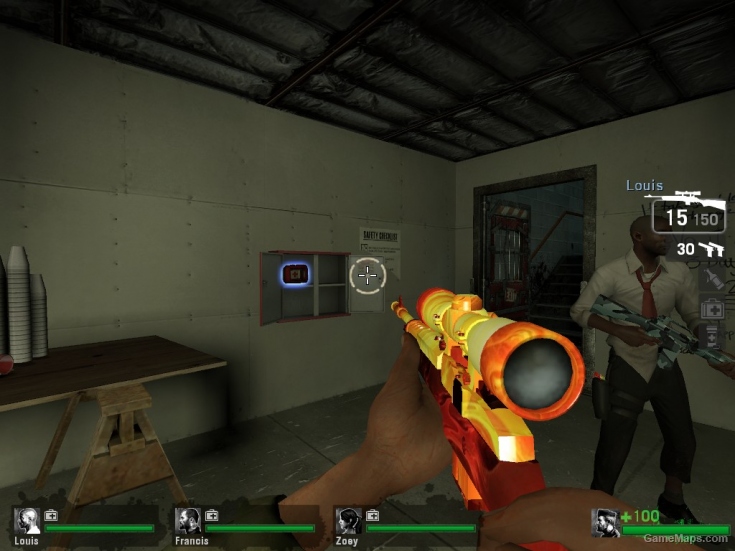Choose the first aid kit slot

(712, 309)
